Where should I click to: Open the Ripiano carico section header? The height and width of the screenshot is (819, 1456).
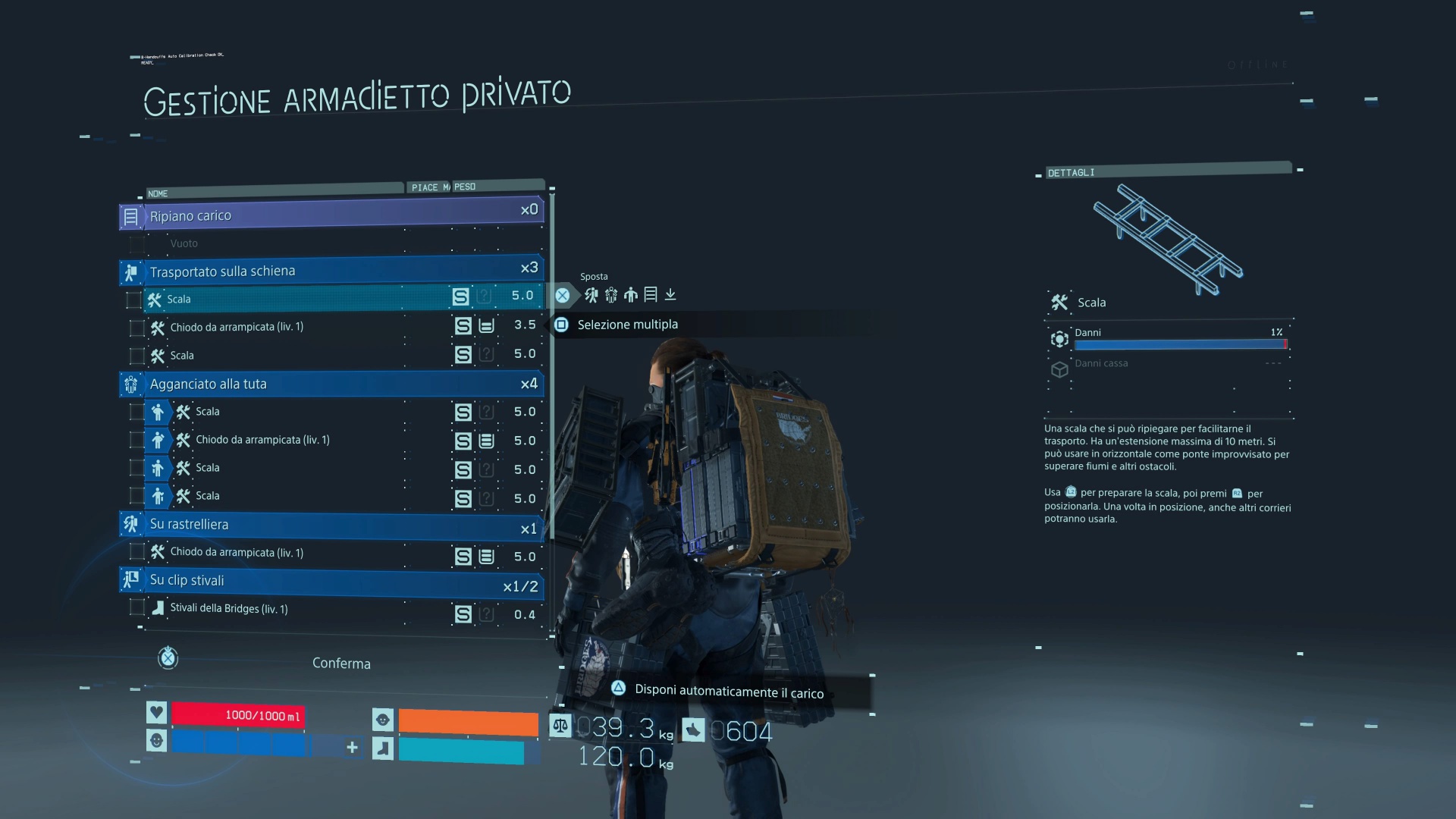coord(331,215)
